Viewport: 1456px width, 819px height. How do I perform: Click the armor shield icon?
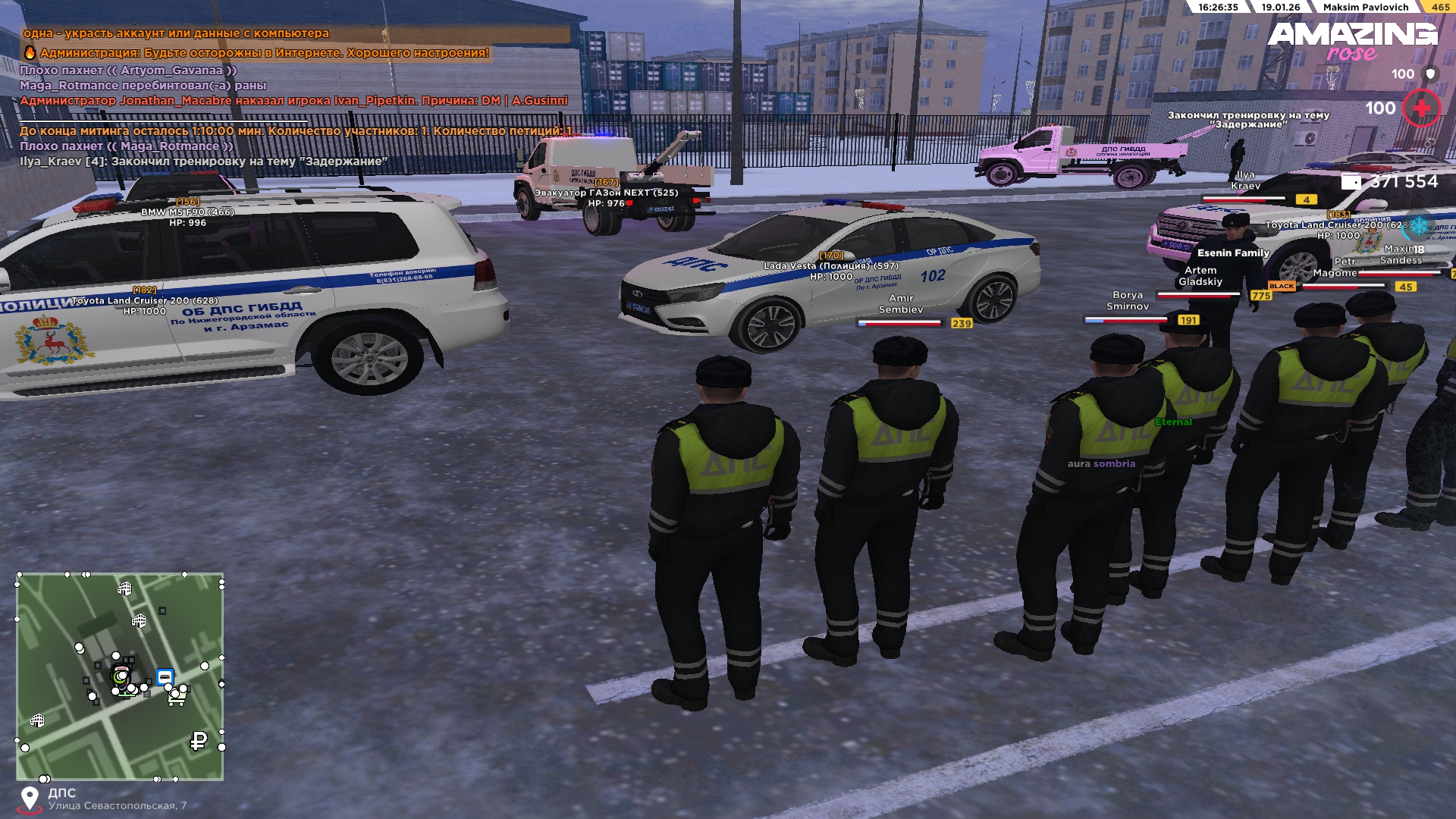tap(1430, 74)
